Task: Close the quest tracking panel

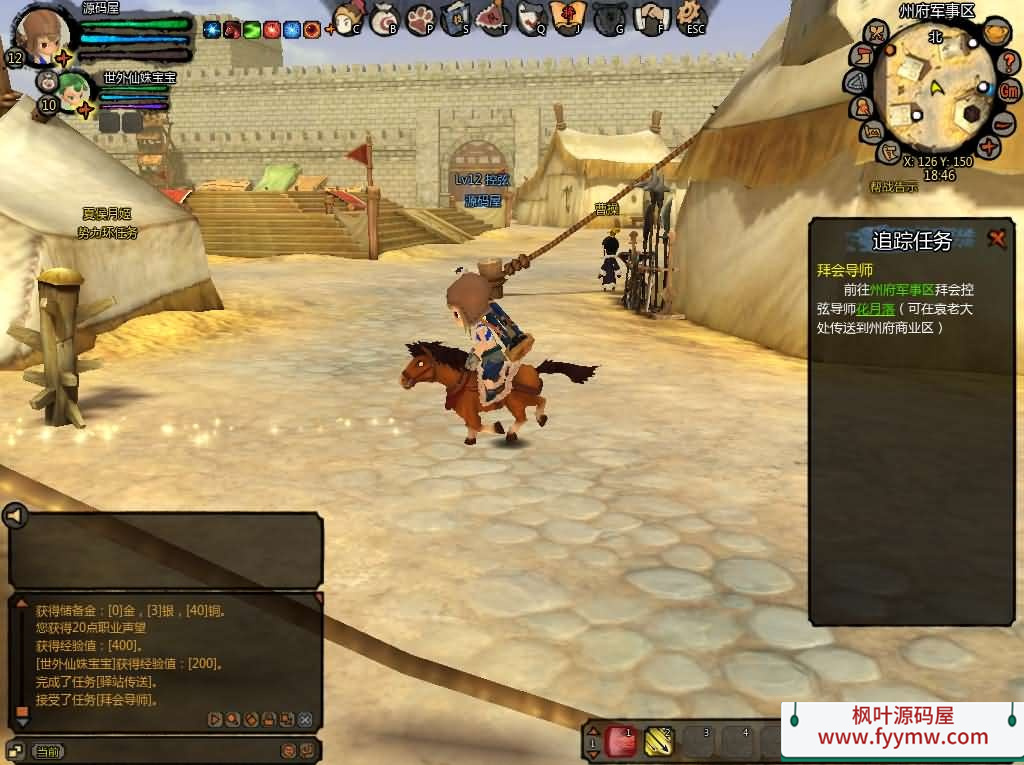Action: click(x=997, y=238)
